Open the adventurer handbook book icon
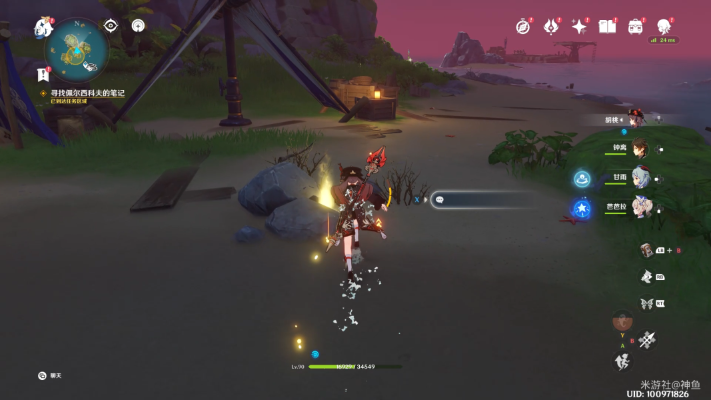 [607, 27]
